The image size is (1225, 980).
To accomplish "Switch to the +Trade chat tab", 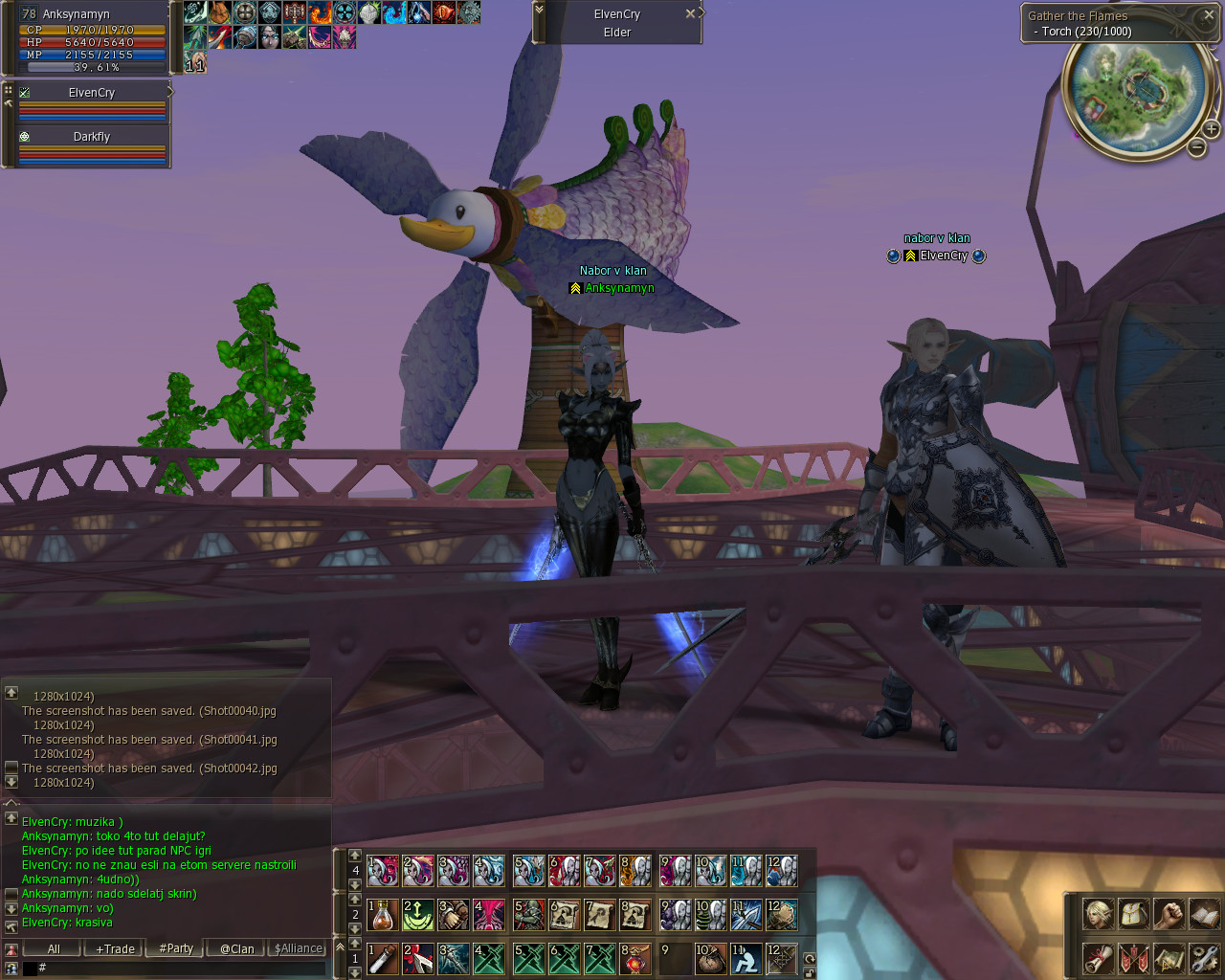I will coord(115,948).
